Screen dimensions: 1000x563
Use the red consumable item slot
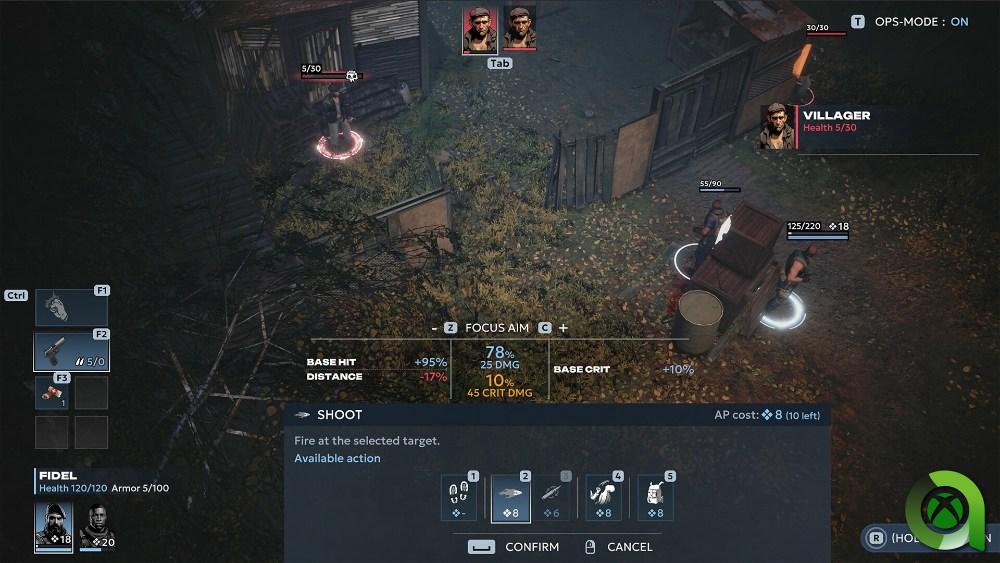pyautogui.click(x=51, y=392)
